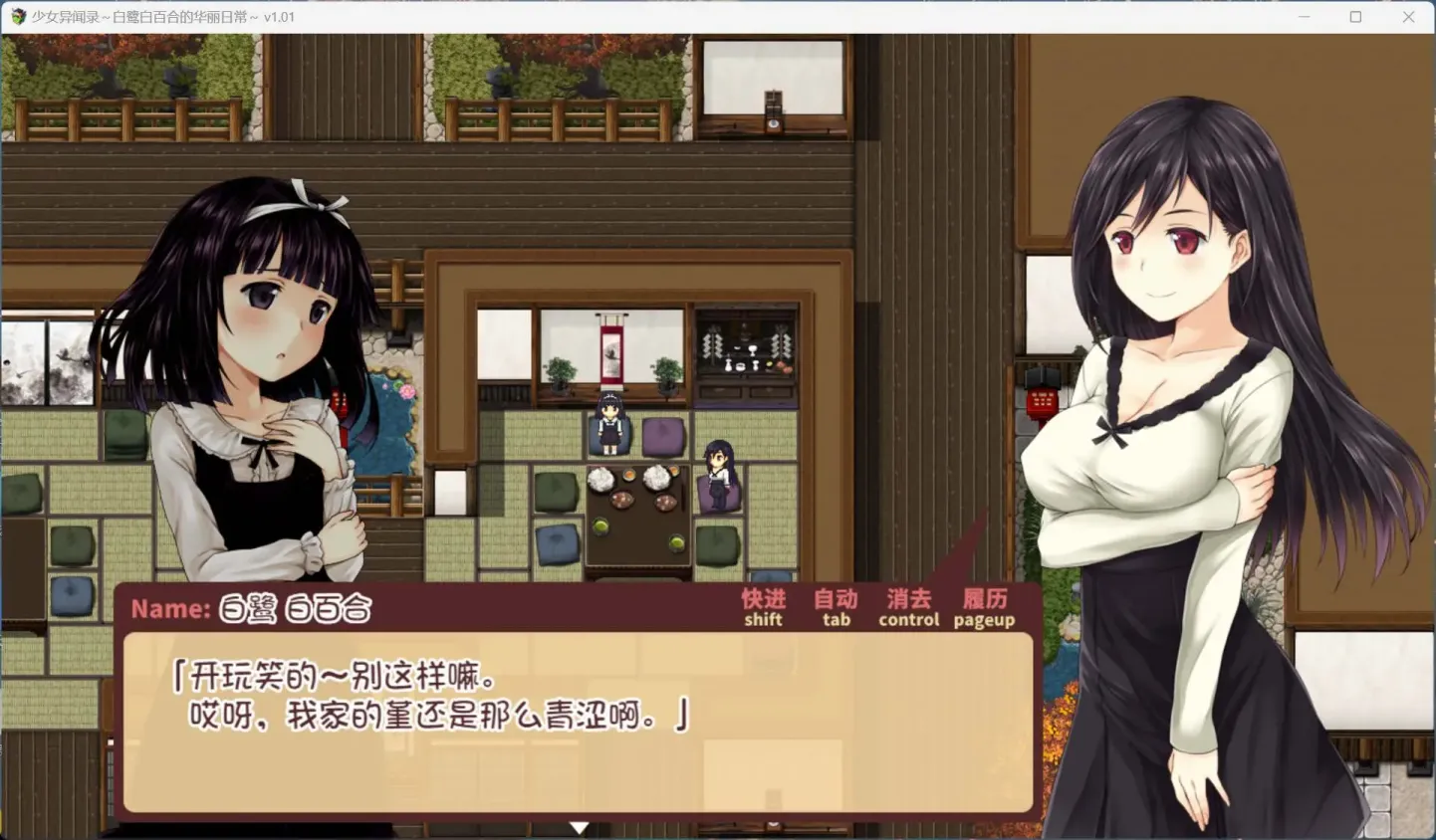
Task: Toggle fast-forward off by clicking 快进 again
Action: coord(762,599)
